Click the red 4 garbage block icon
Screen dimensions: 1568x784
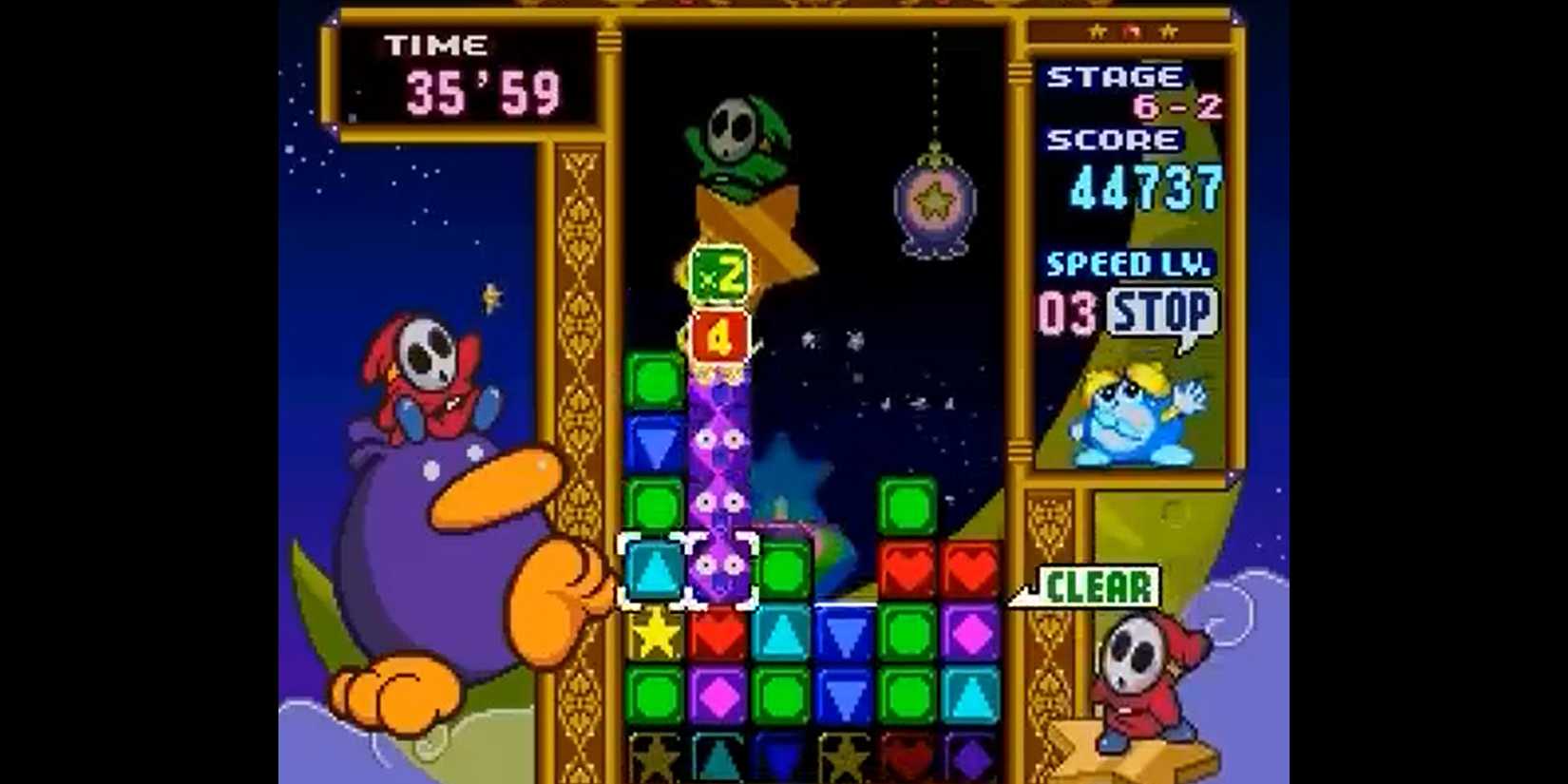(720, 337)
